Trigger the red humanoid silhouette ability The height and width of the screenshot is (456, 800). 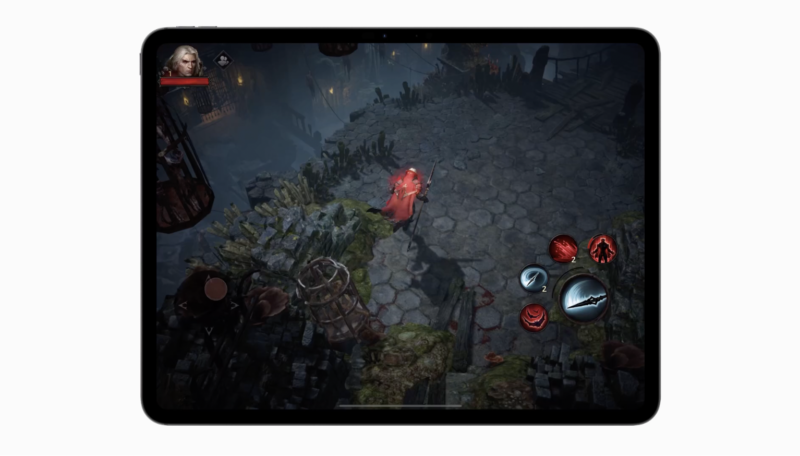[x=602, y=248]
